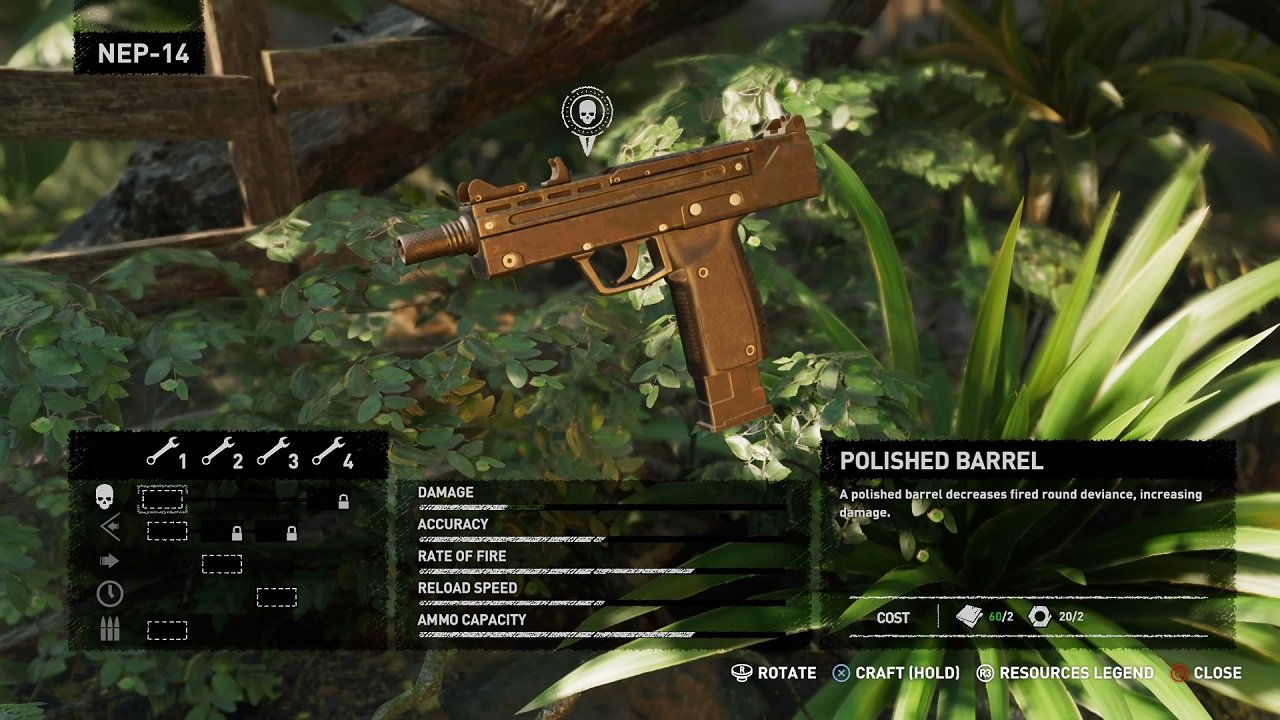The height and width of the screenshot is (720, 1280).
Task: Select the highlighted level 1 damage upgrade slot
Action: click(x=162, y=498)
